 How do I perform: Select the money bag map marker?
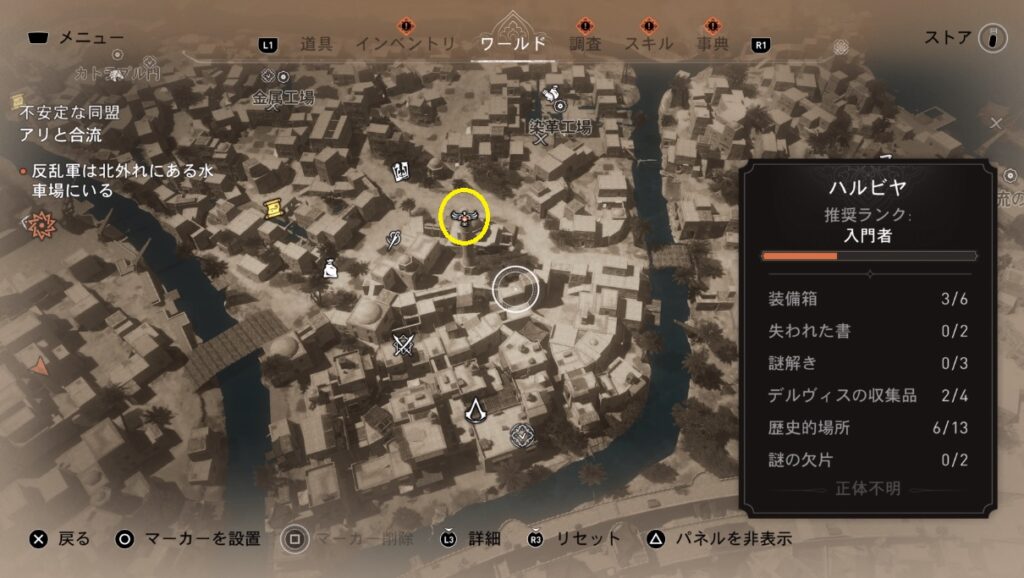329,267
